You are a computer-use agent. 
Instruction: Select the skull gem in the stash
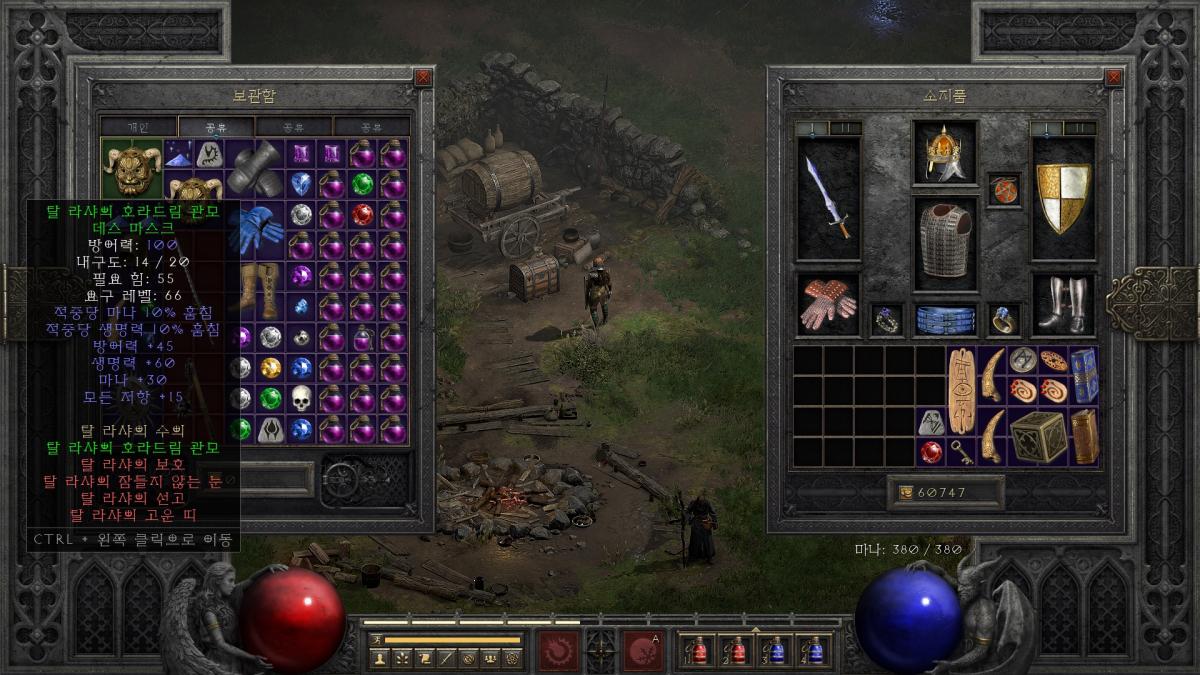[301, 398]
